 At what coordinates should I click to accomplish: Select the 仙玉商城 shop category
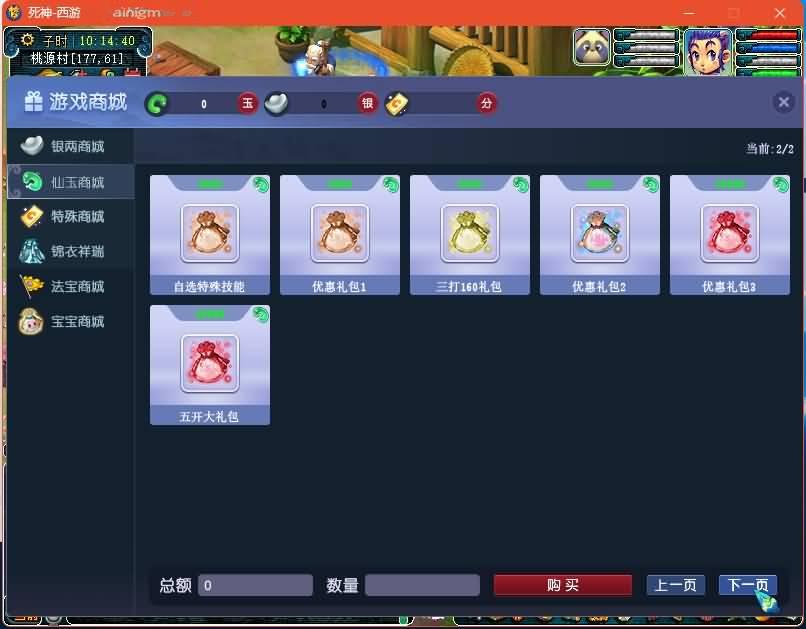pos(70,182)
